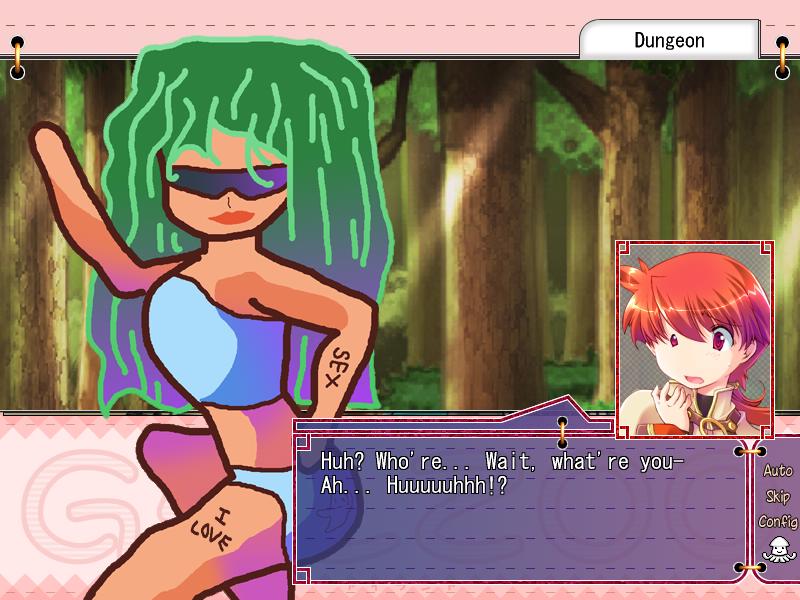Enable Auto dialogue mode
Viewport: 800px width, 600px height.
pyautogui.click(x=777, y=470)
